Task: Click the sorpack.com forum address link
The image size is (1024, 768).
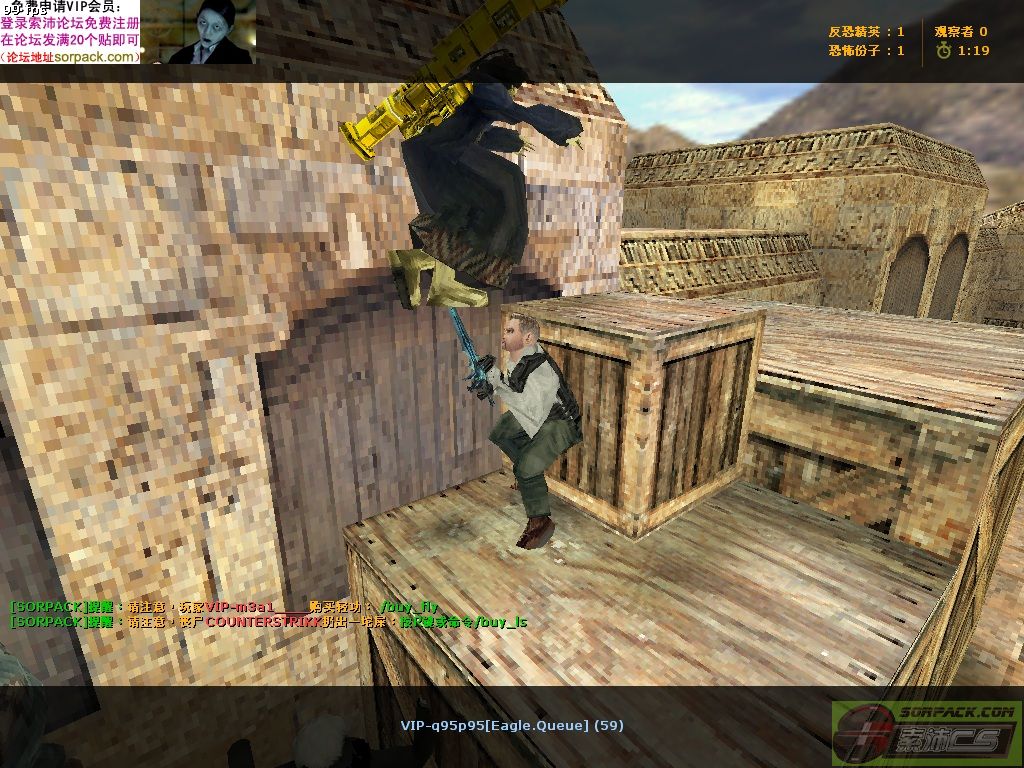Action: tap(97, 57)
